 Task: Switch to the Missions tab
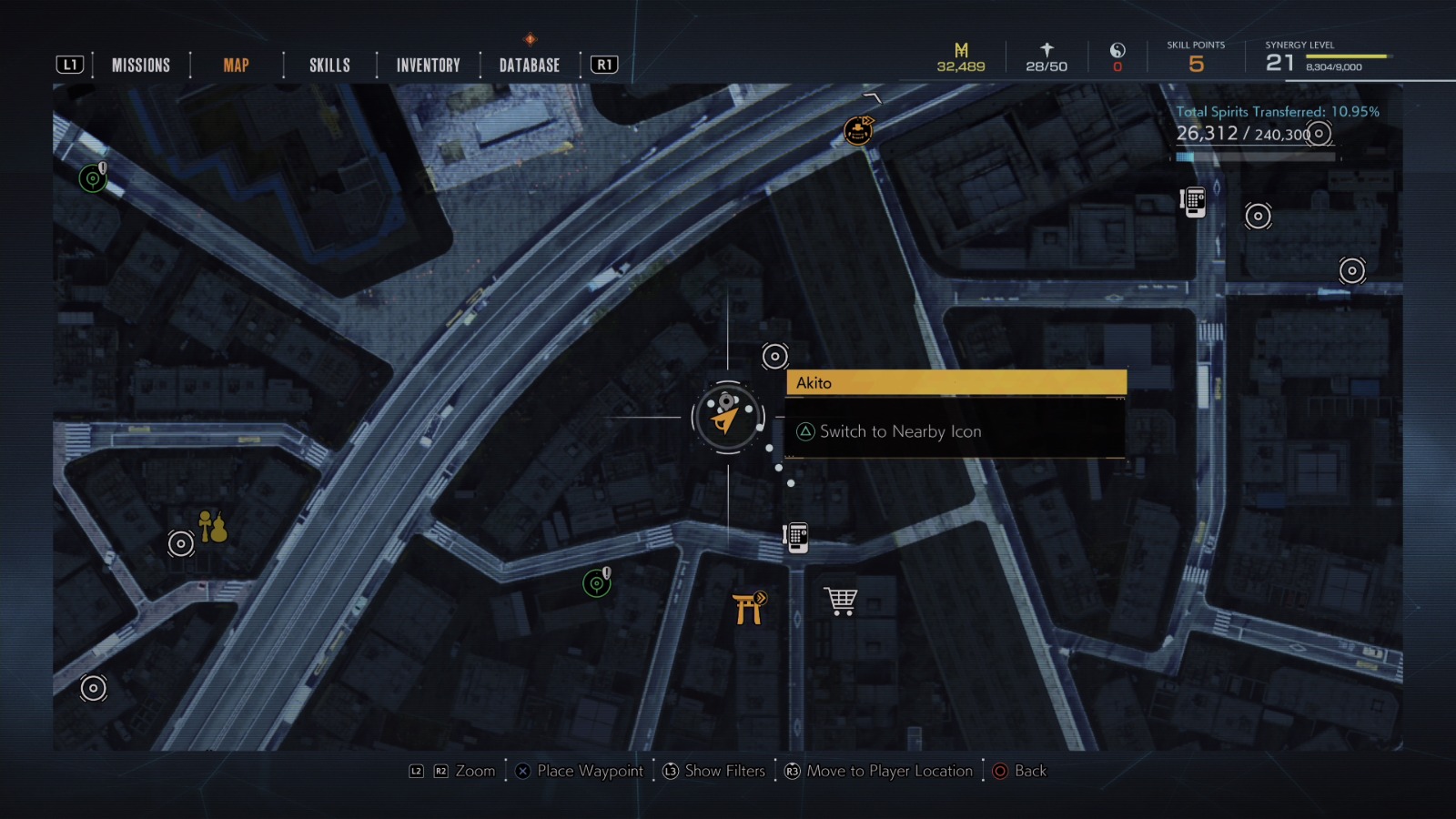pyautogui.click(x=140, y=65)
